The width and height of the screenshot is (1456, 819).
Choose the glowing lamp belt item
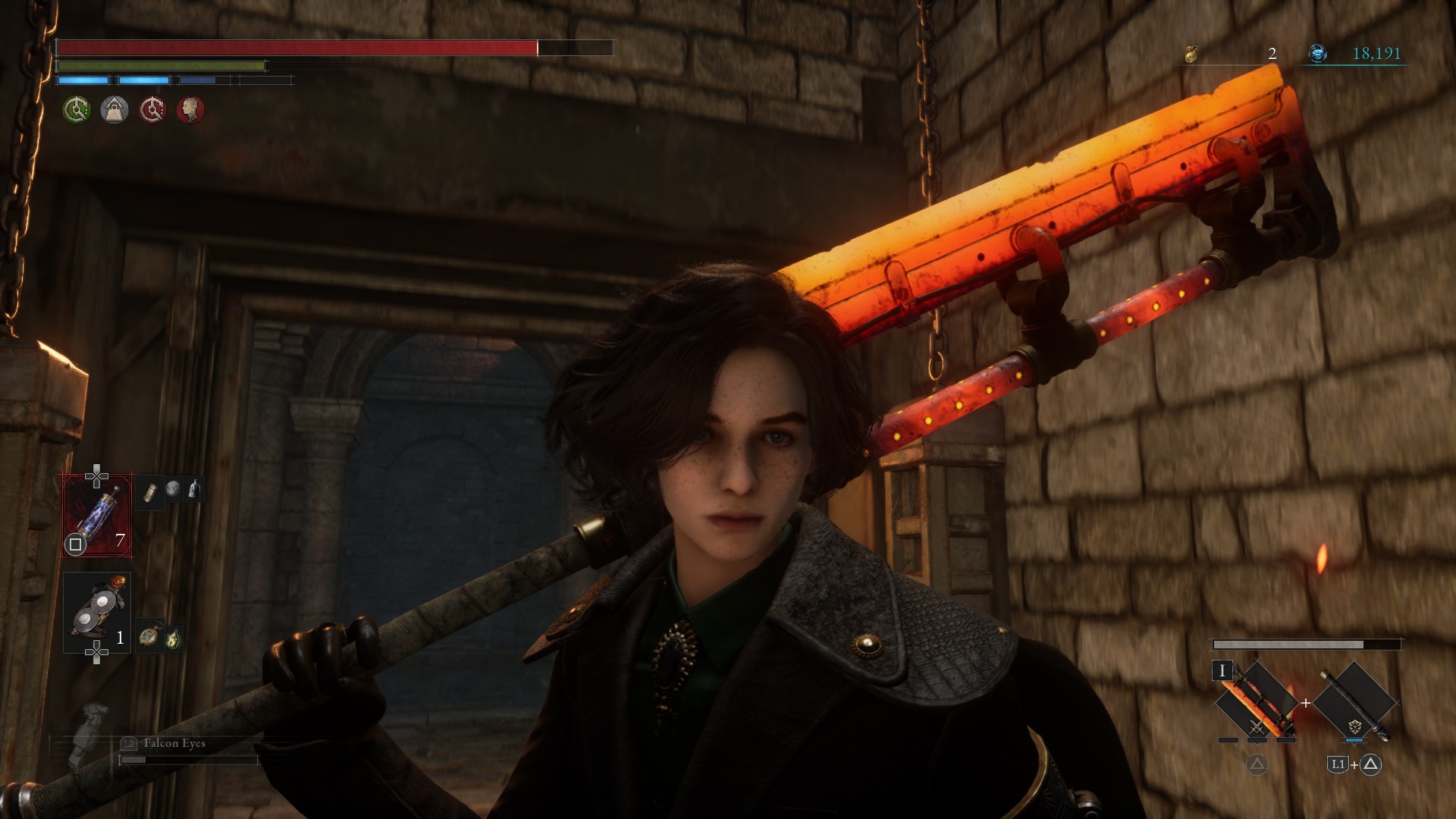(x=174, y=638)
